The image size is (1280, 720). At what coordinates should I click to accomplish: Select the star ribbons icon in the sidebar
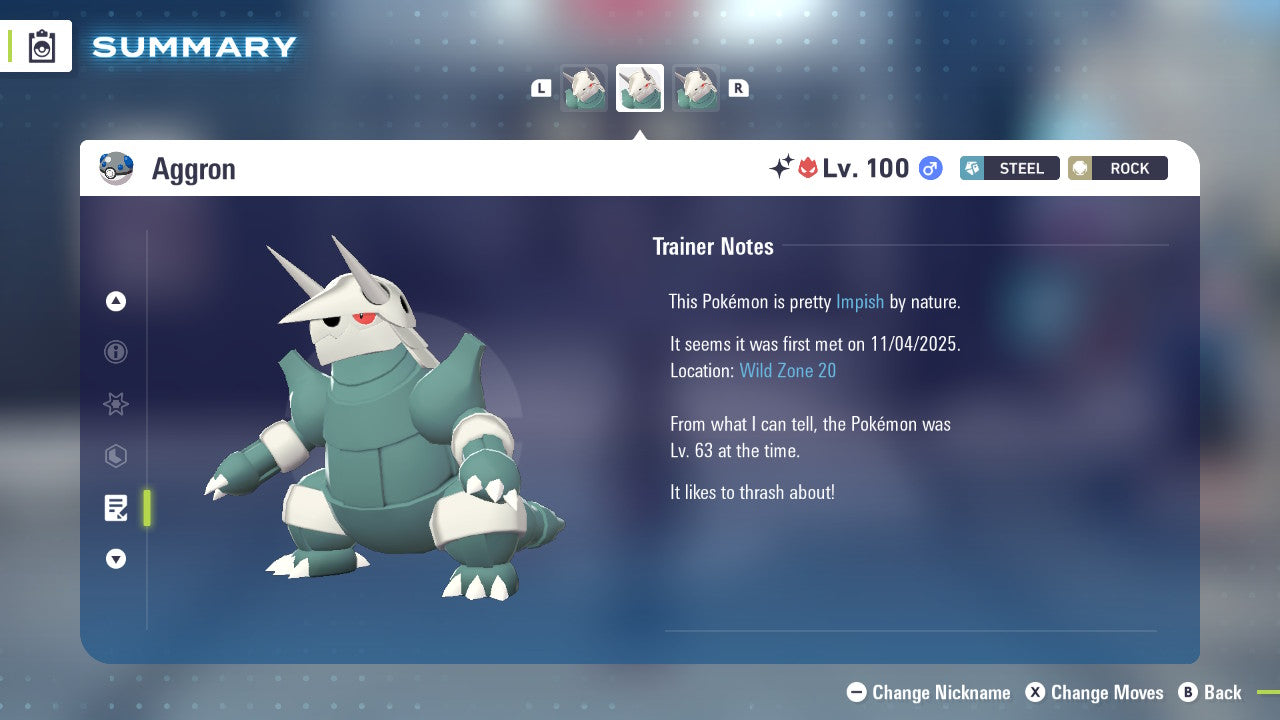[x=116, y=404]
